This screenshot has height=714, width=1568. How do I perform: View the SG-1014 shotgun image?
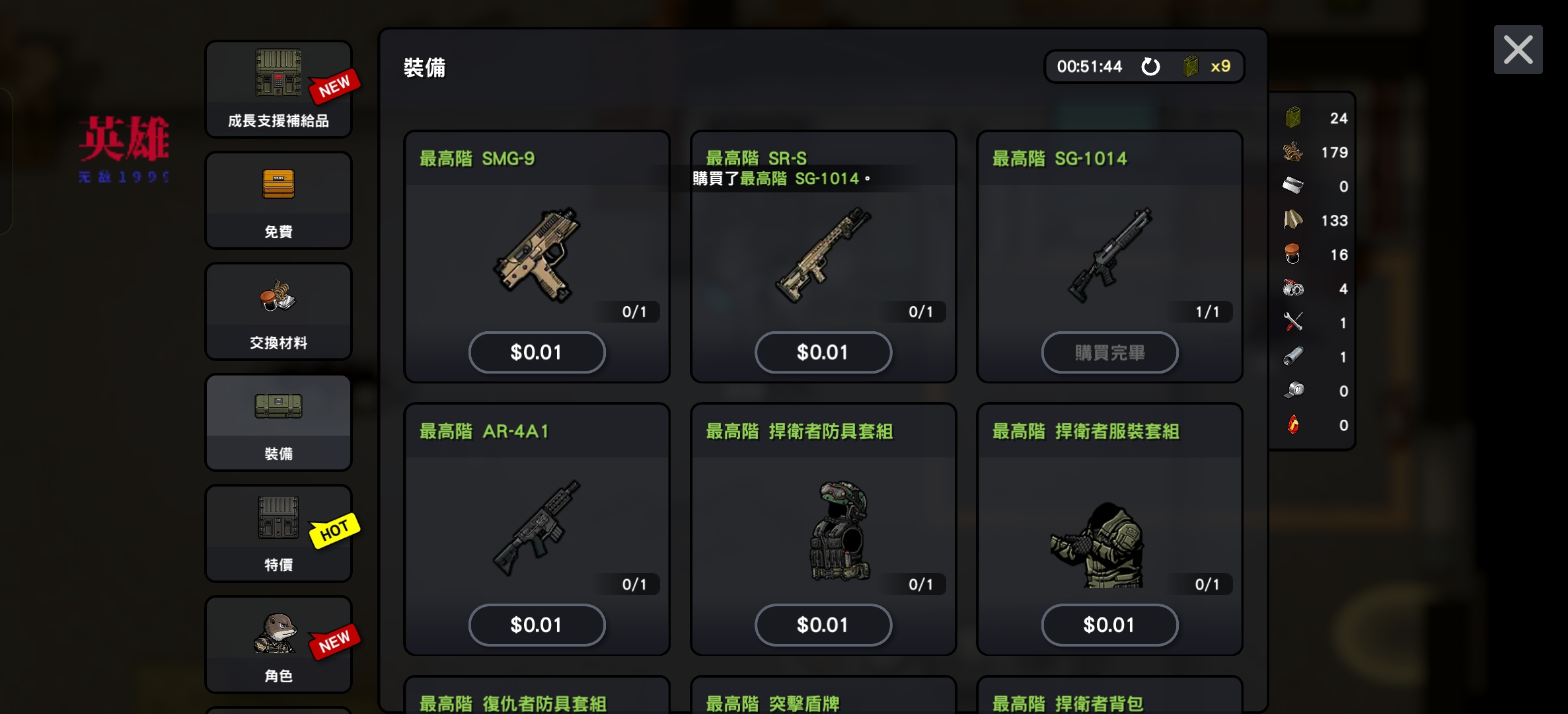(x=1109, y=255)
